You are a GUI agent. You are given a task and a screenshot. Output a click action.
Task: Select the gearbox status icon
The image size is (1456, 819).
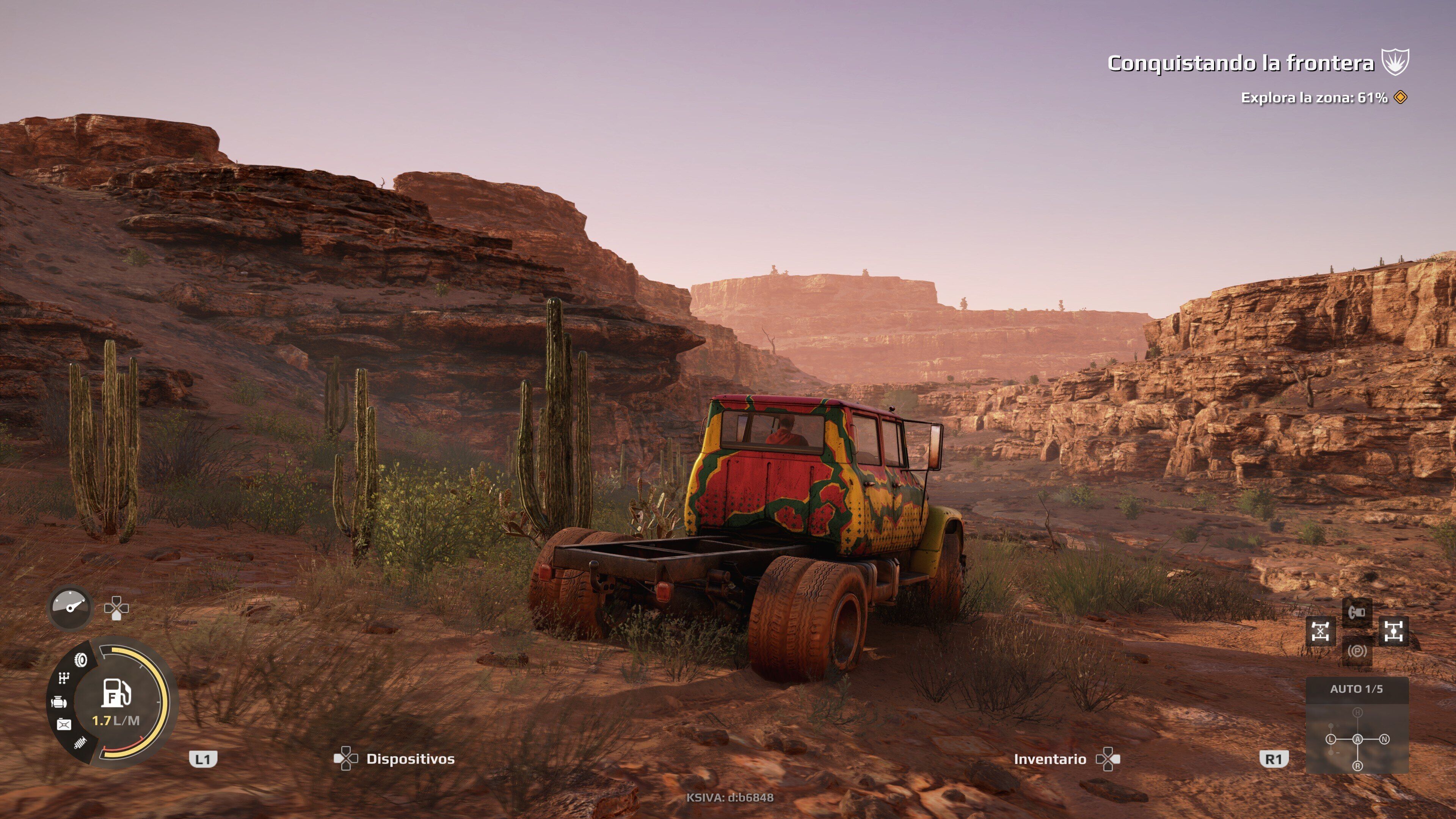tap(64, 678)
